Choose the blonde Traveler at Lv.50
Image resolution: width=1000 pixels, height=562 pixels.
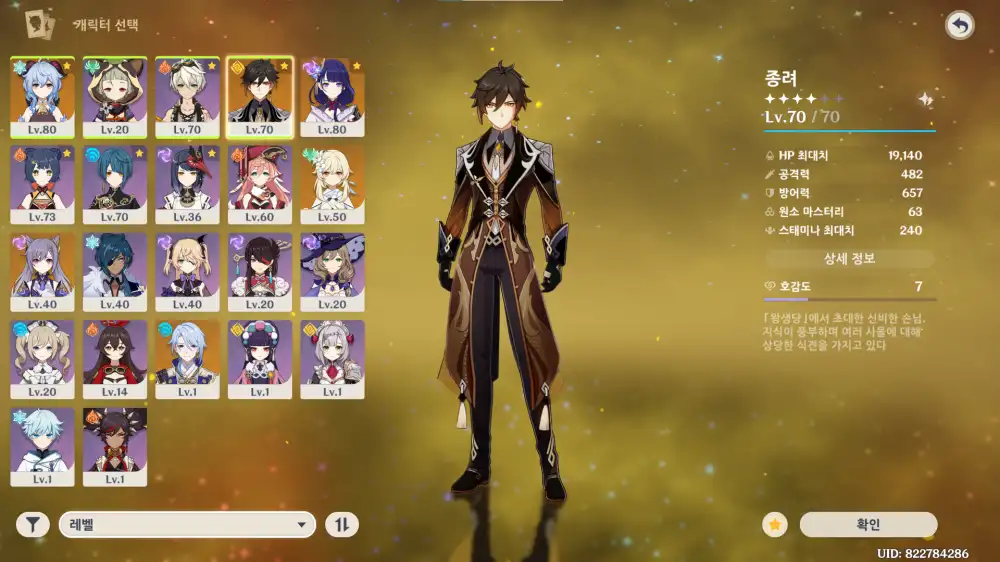[x=331, y=184]
